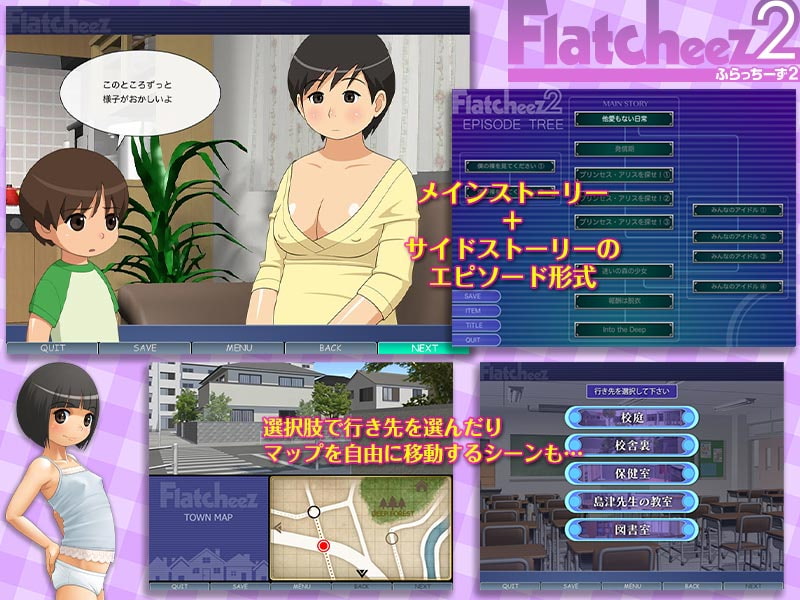Open the 迷いの森の少女 episode
This screenshot has width=800, height=600.
(622, 270)
